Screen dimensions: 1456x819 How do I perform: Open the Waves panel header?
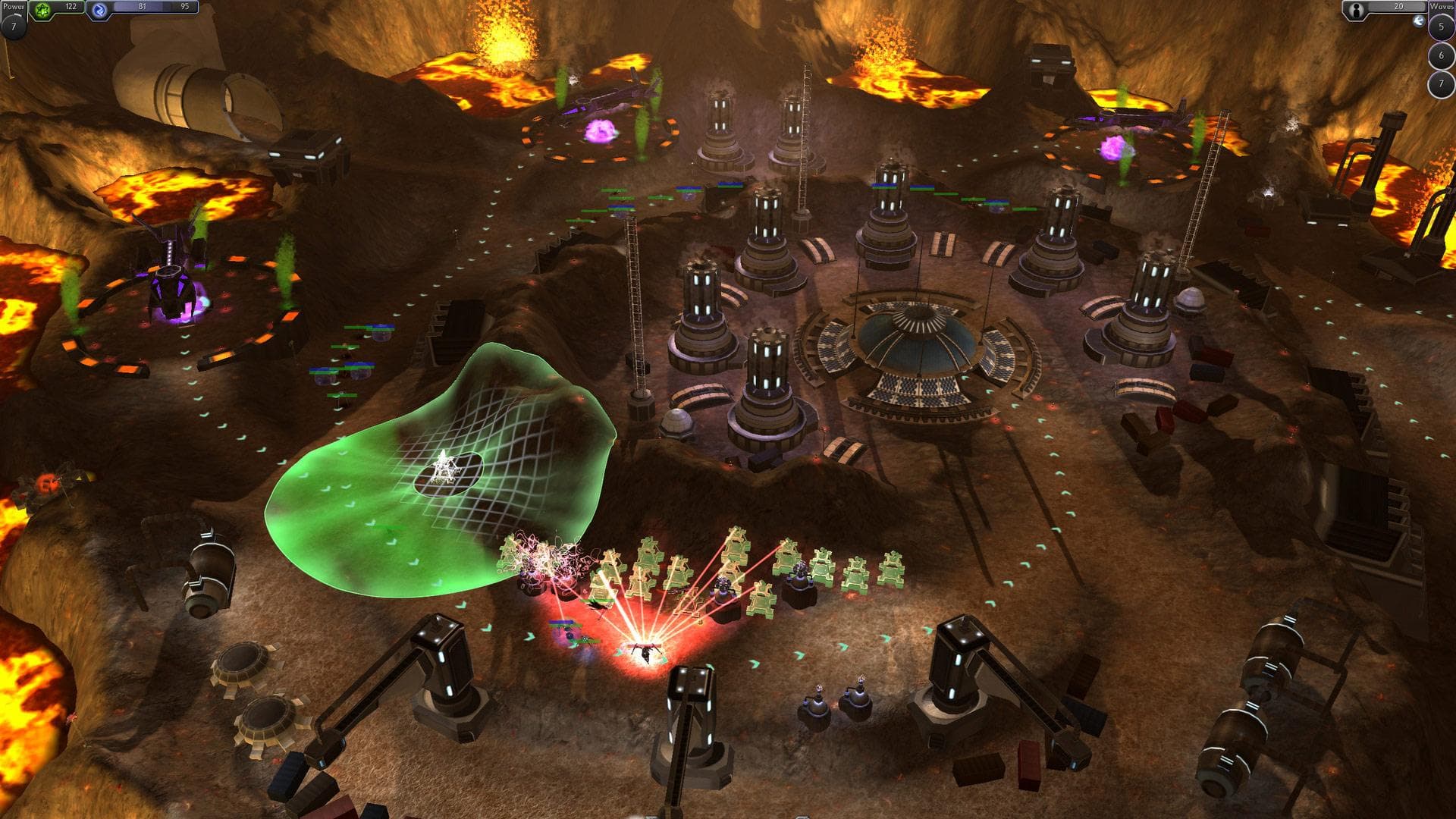click(1440, 8)
